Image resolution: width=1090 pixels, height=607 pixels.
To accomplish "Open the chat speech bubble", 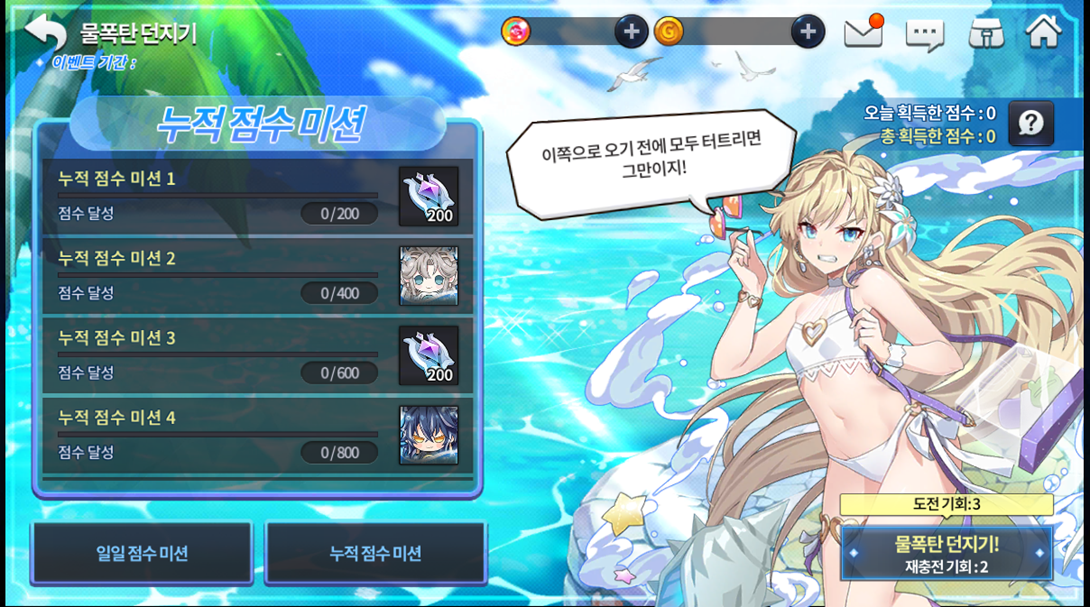I will (925, 34).
